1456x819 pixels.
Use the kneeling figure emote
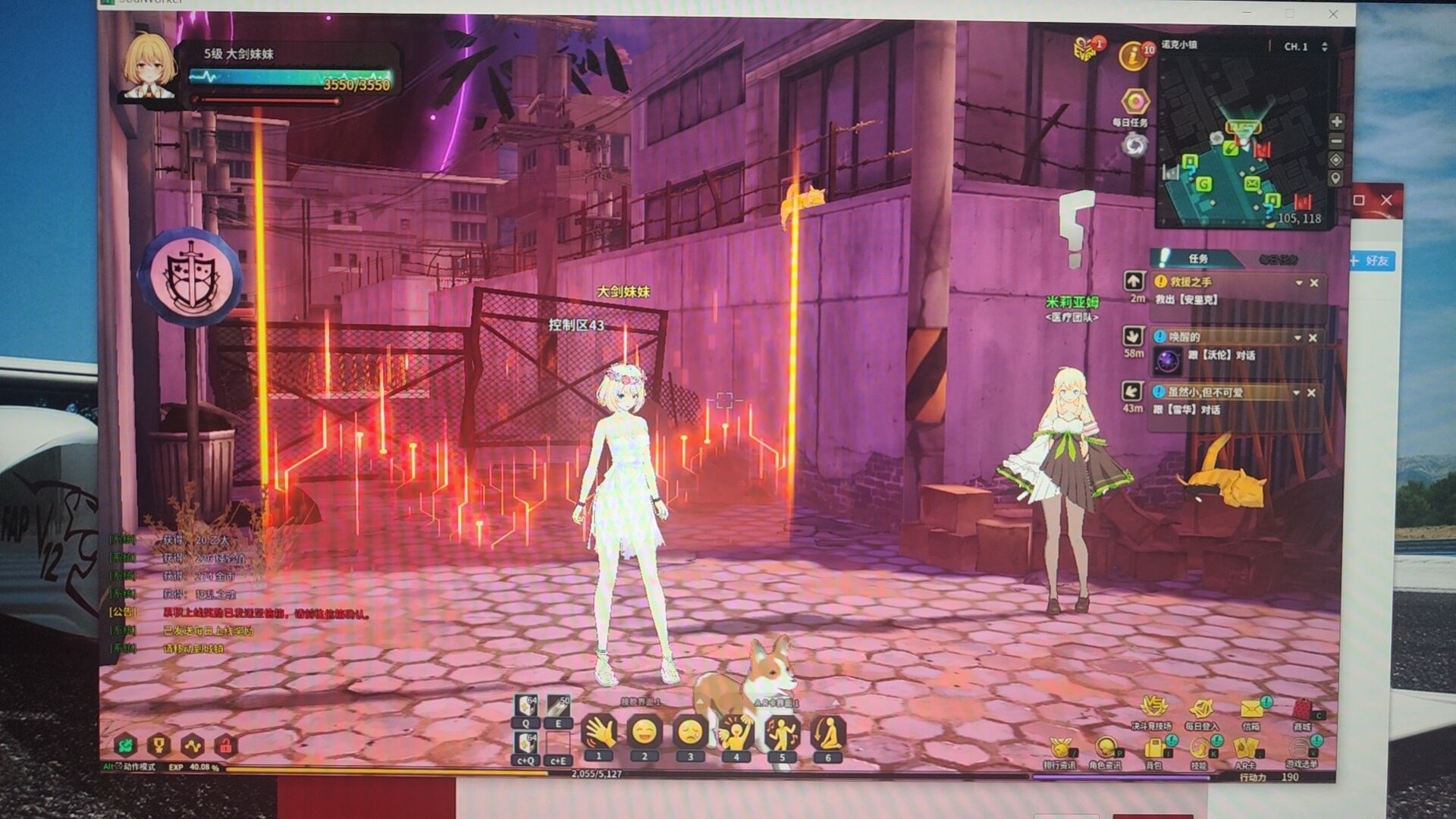click(x=827, y=733)
